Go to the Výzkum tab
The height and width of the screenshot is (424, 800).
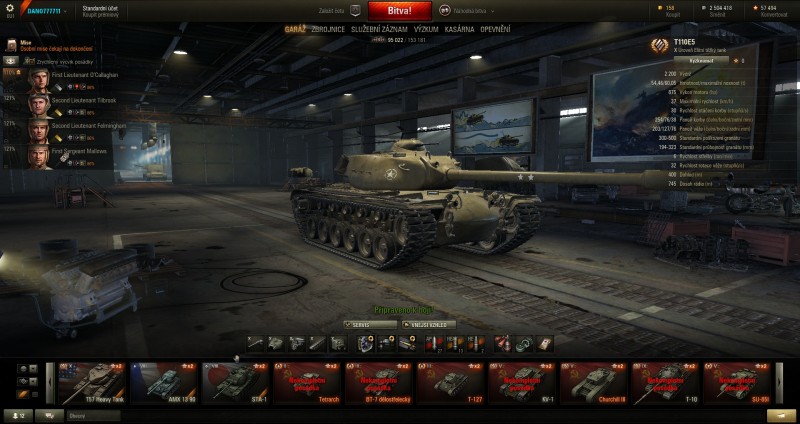click(426, 29)
